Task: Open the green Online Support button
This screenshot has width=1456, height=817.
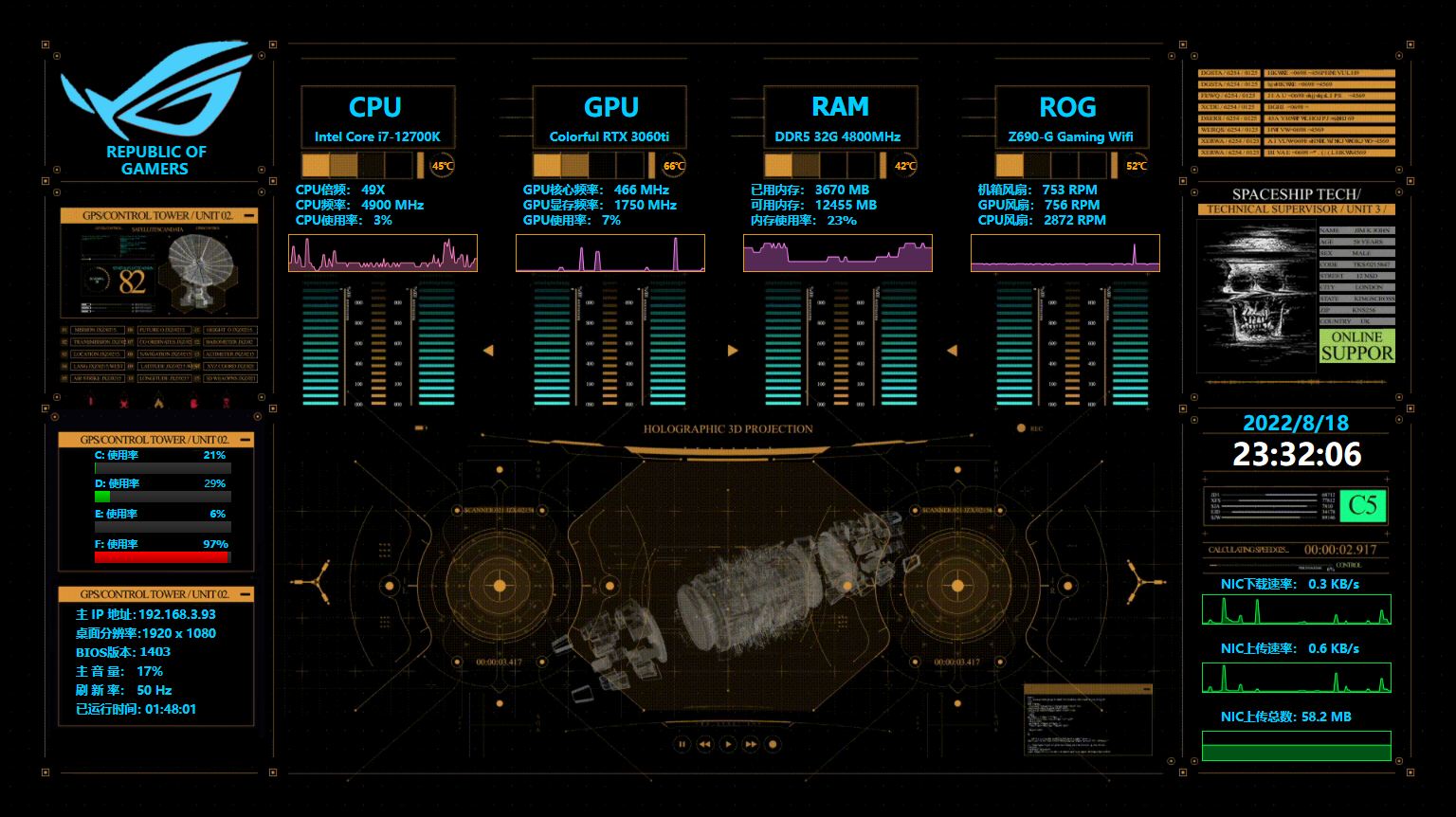Action: click(1356, 346)
